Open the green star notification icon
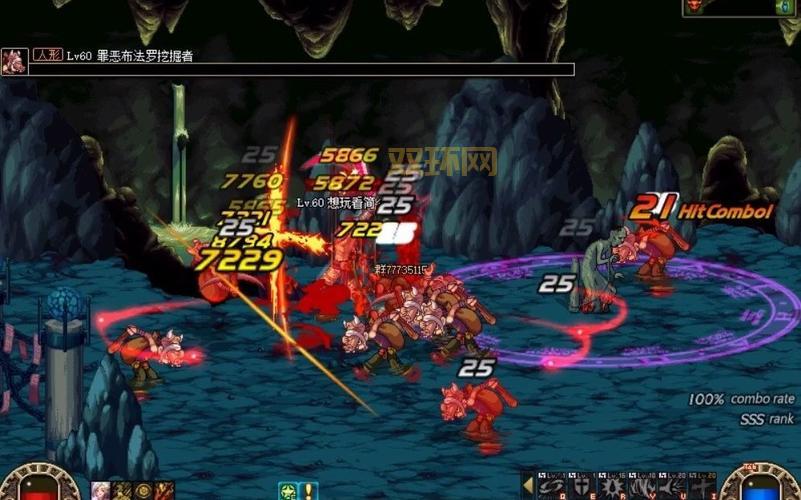This screenshot has width=801, height=500. click(x=287, y=490)
